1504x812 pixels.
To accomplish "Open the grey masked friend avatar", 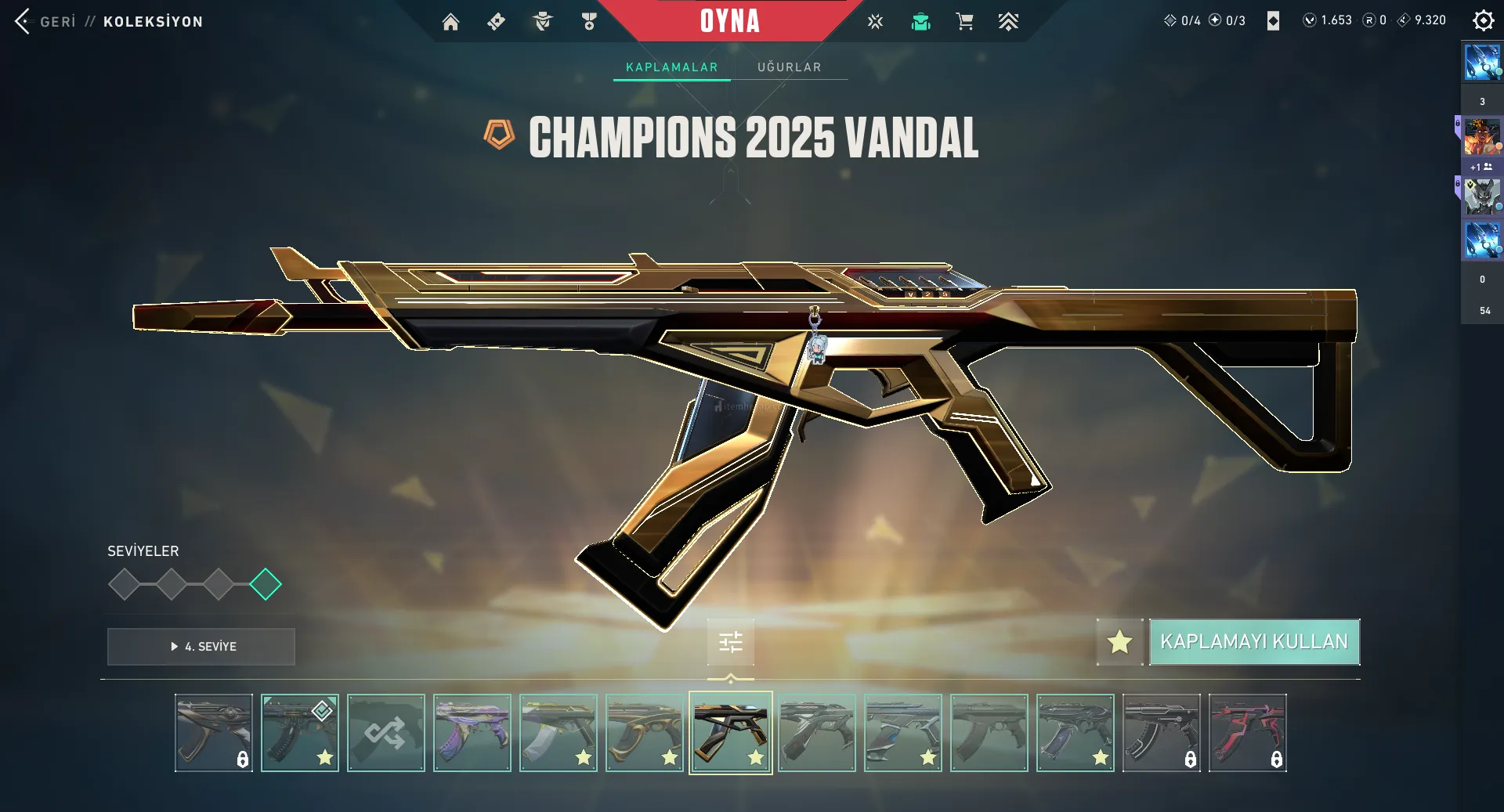I will 1481,197.
